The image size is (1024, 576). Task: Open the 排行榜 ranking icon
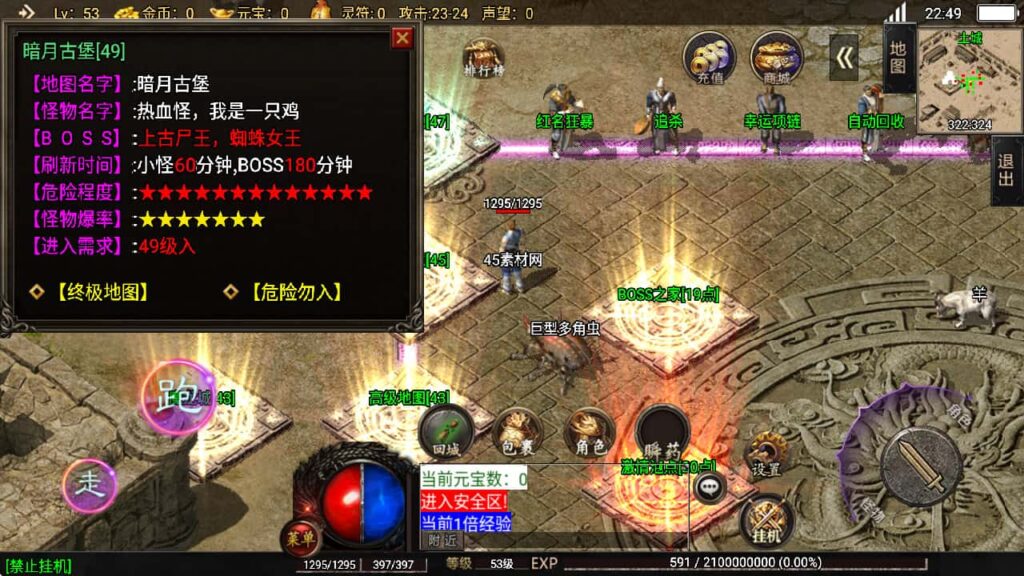[482, 58]
